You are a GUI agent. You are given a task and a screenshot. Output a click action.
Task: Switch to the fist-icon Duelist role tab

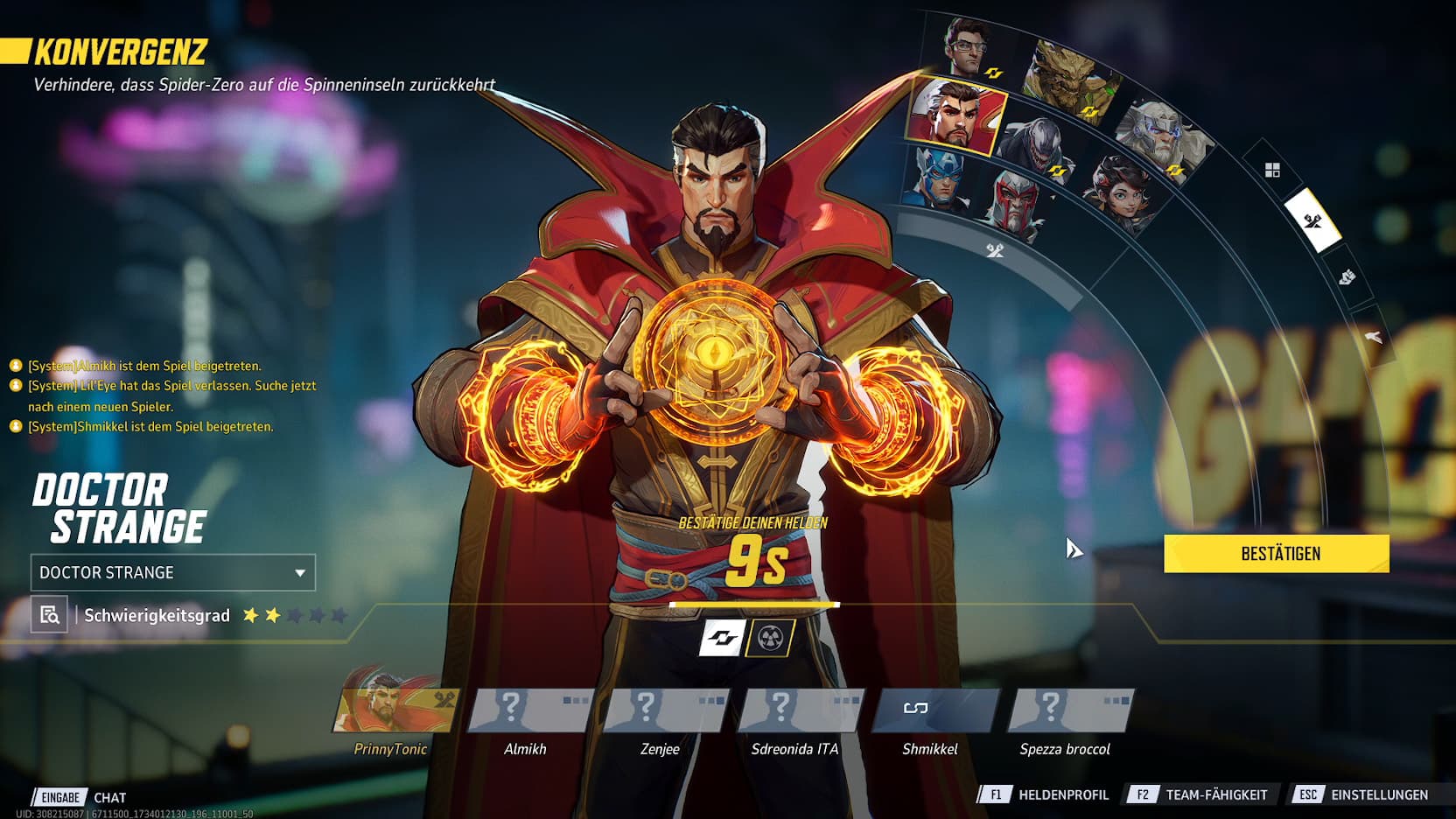tap(1347, 278)
